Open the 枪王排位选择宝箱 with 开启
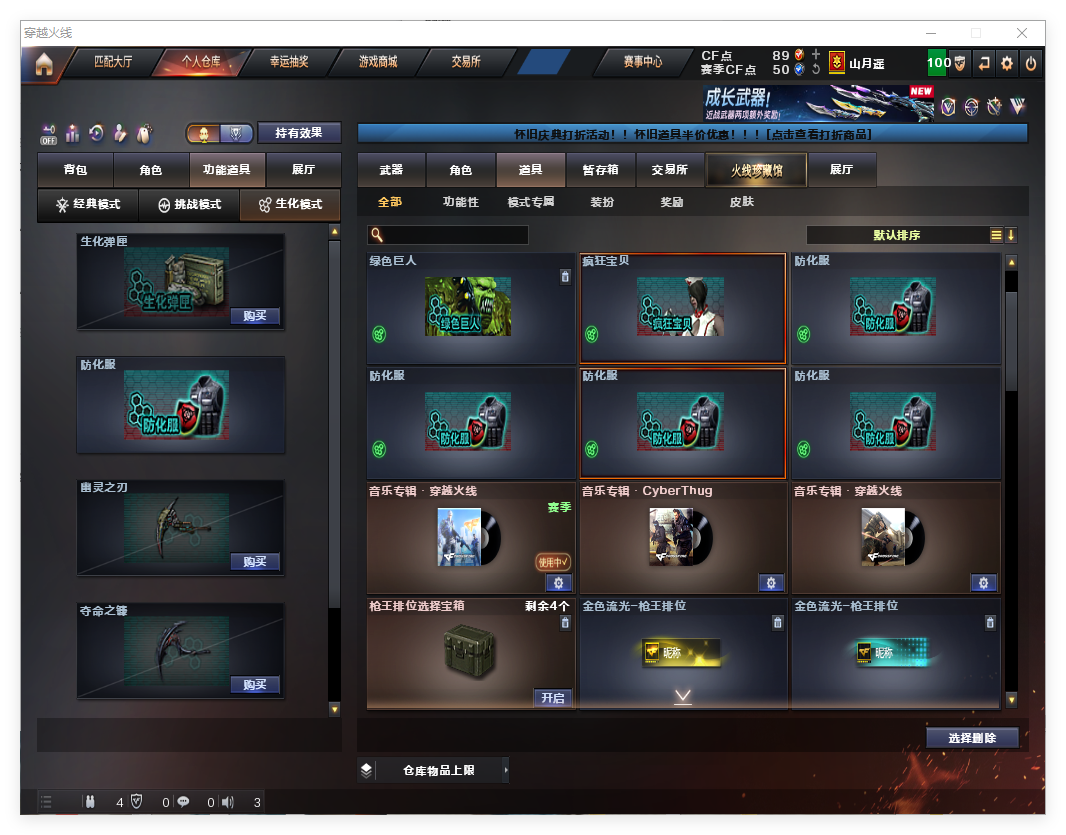Viewport: 1066px width, 835px height. [x=553, y=698]
